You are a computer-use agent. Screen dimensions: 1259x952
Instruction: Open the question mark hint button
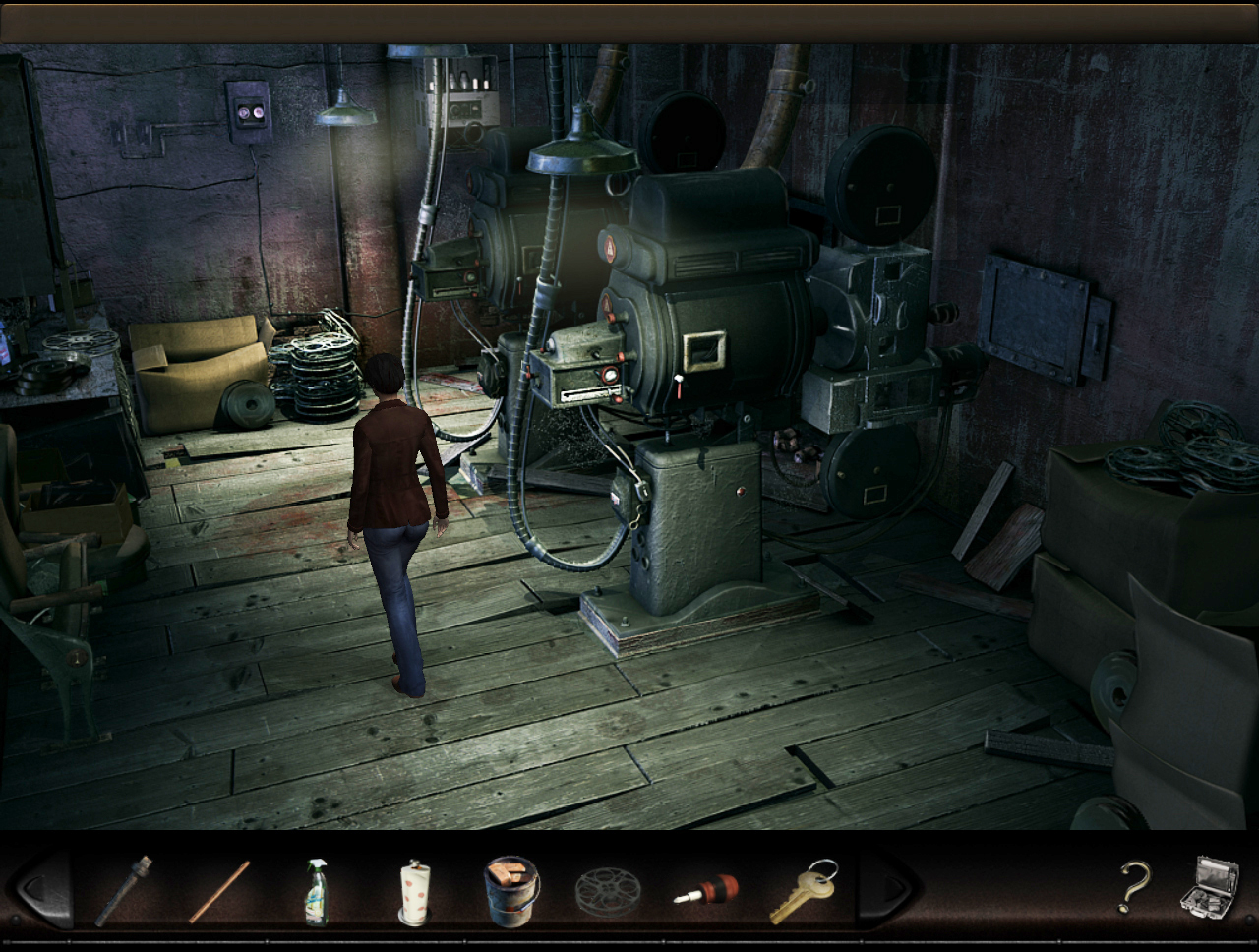pos(1133,887)
